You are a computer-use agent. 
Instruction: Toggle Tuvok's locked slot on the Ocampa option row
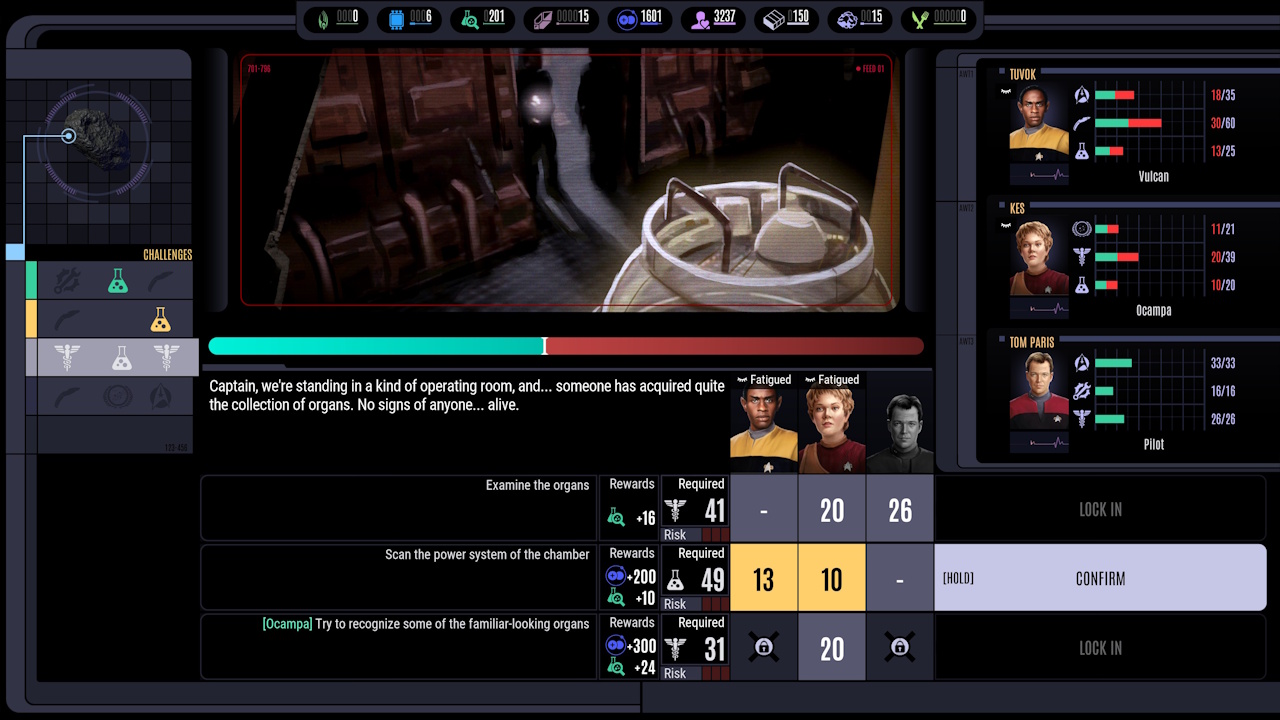tap(763, 647)
